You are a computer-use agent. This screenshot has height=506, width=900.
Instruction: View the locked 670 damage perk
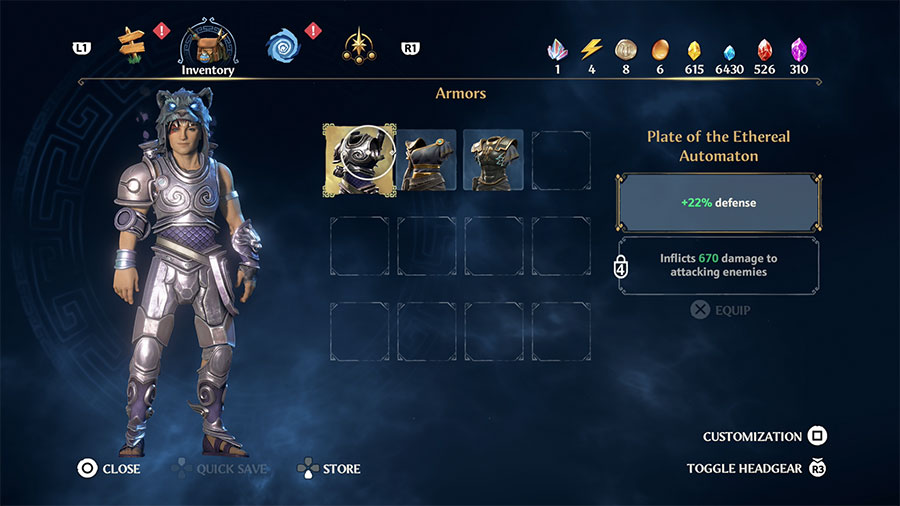(718, 265)
